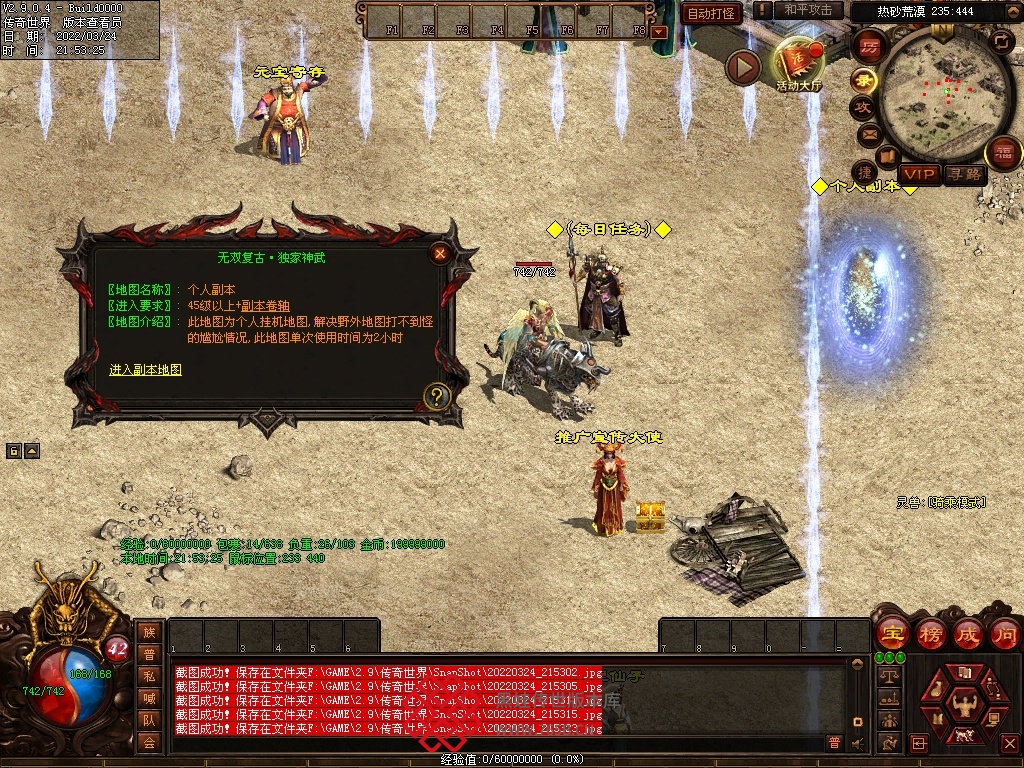This screenshot has width=1024, height=768.
Task: Open the VIP panel
Action: pyautogui.click(x=919, y=174)
